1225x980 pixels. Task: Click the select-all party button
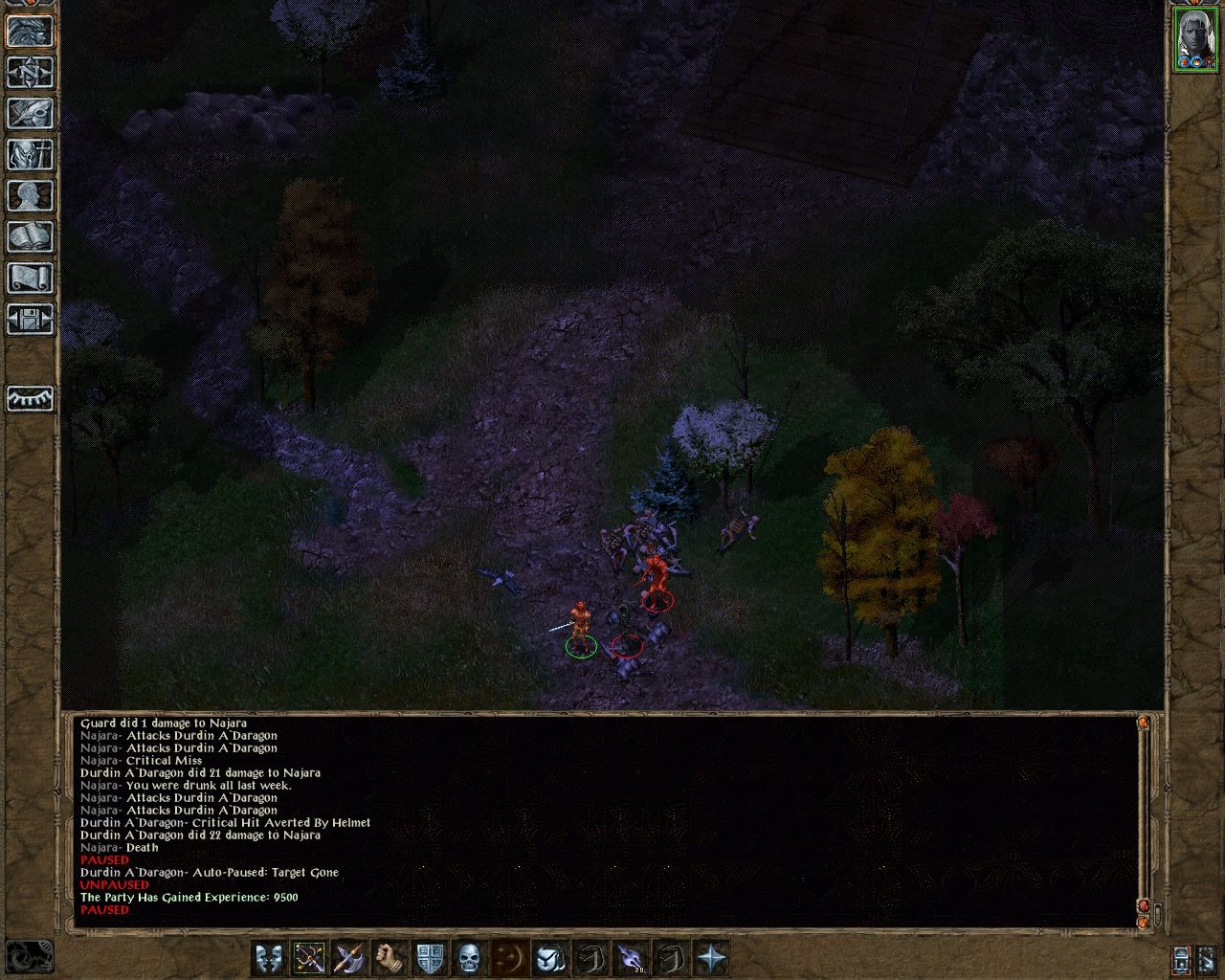pyautogui.click(x=1209, y=958)
